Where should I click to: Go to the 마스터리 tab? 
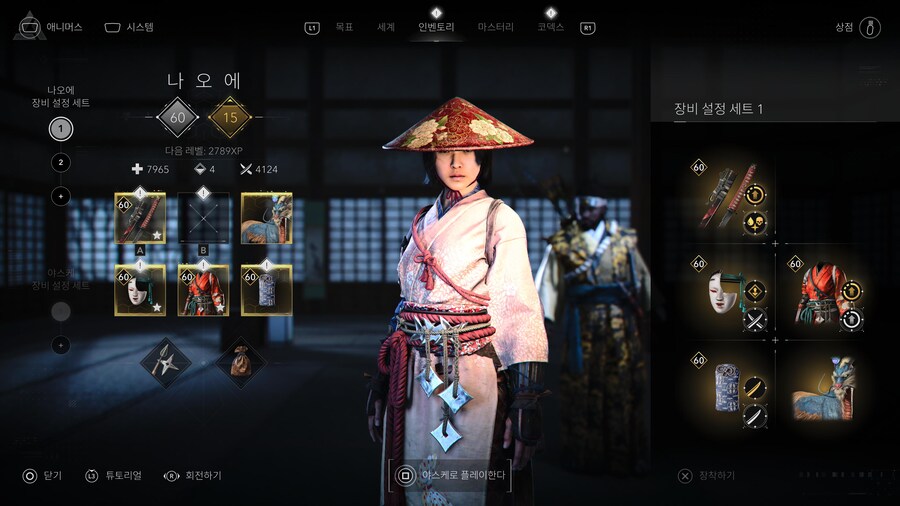[496, 27]
